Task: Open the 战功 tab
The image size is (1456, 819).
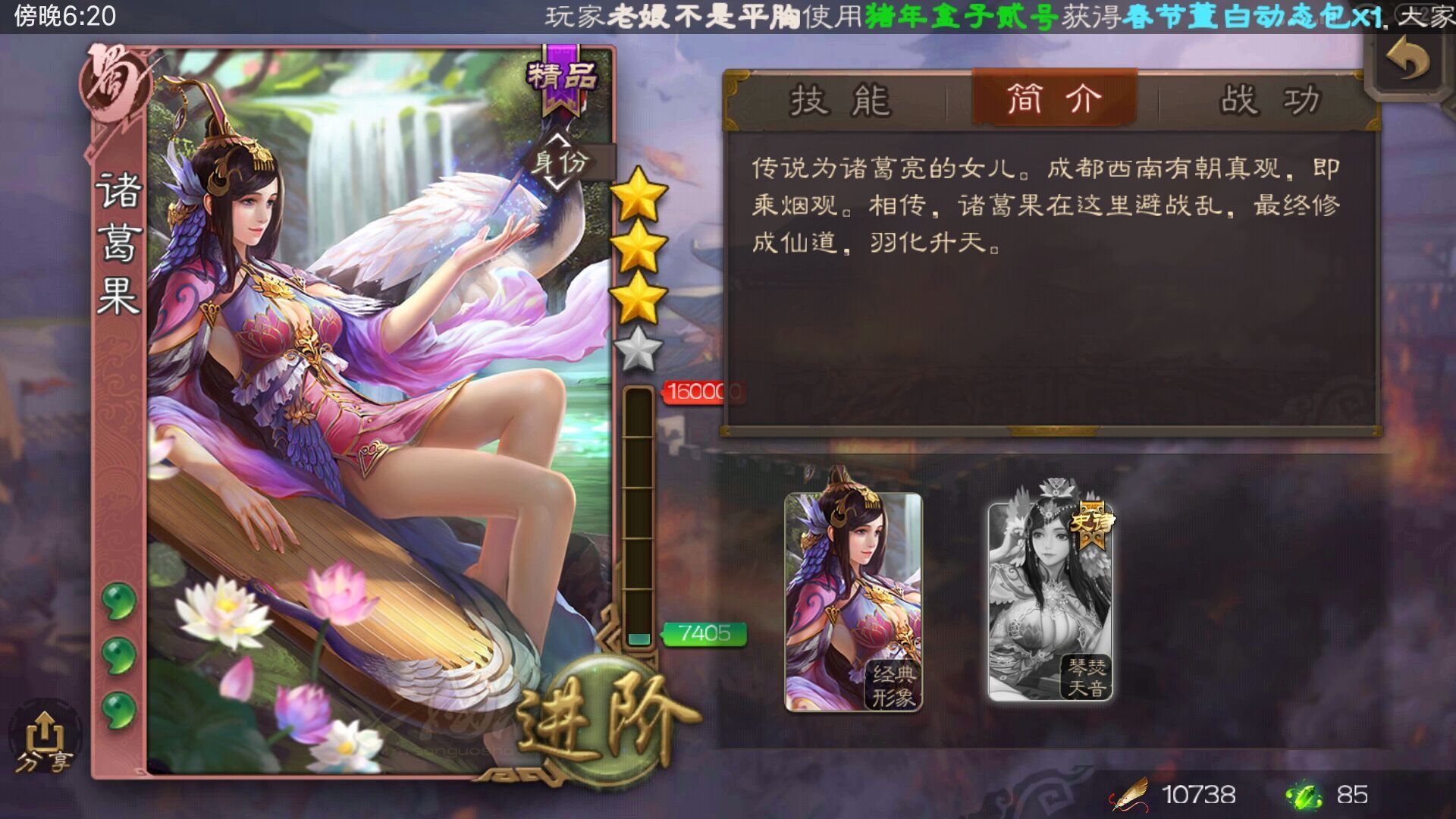Action: coord(1268,100)
